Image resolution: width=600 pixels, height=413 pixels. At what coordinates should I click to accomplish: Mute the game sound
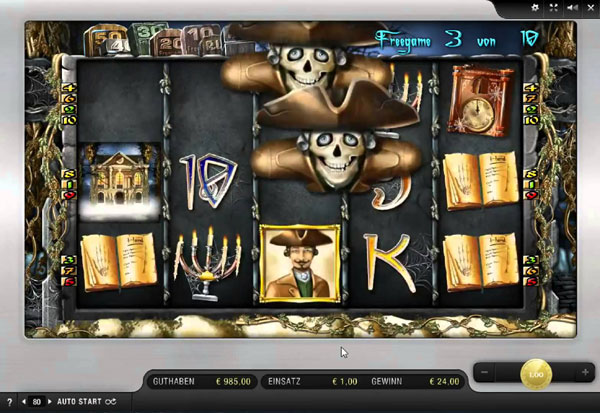pos(571,8)
